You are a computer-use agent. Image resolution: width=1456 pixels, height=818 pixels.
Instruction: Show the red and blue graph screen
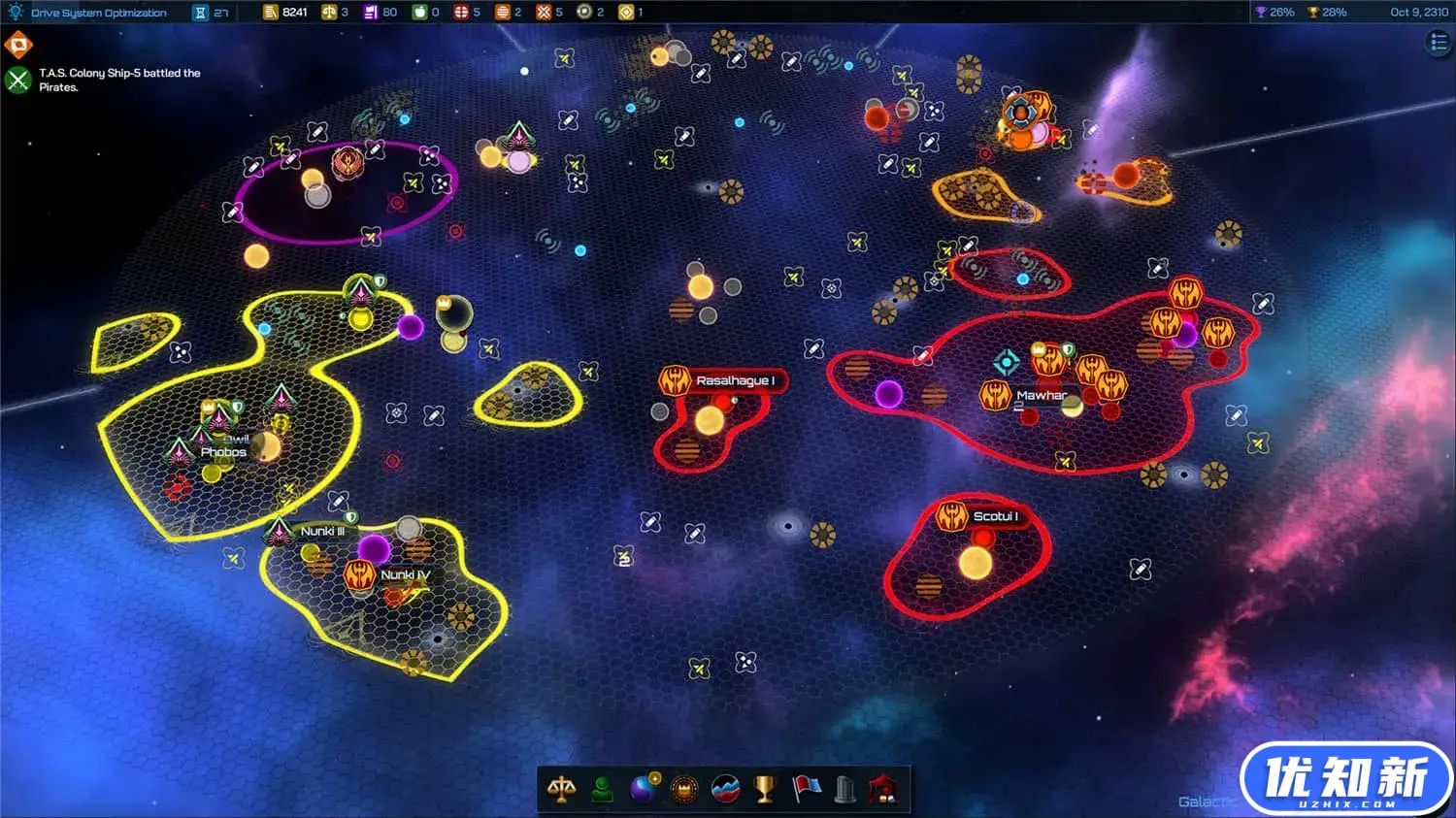(725, 790)
